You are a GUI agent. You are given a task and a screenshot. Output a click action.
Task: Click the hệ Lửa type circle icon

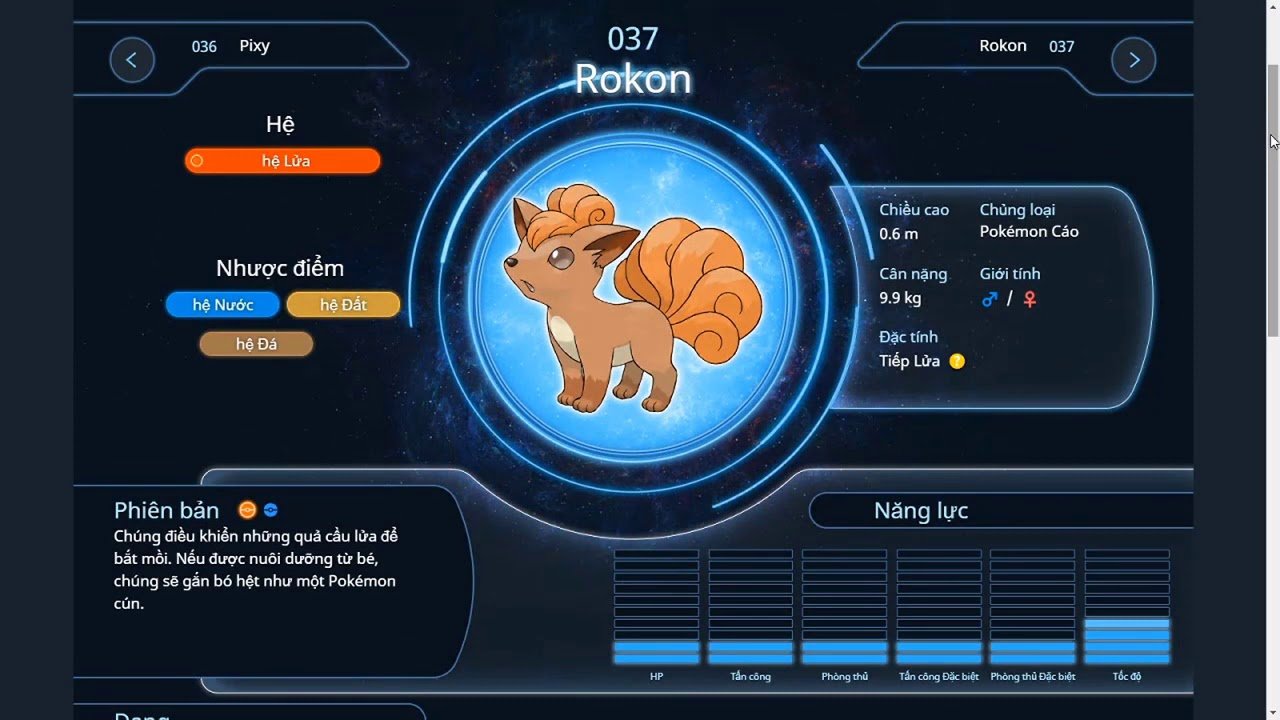196,160
